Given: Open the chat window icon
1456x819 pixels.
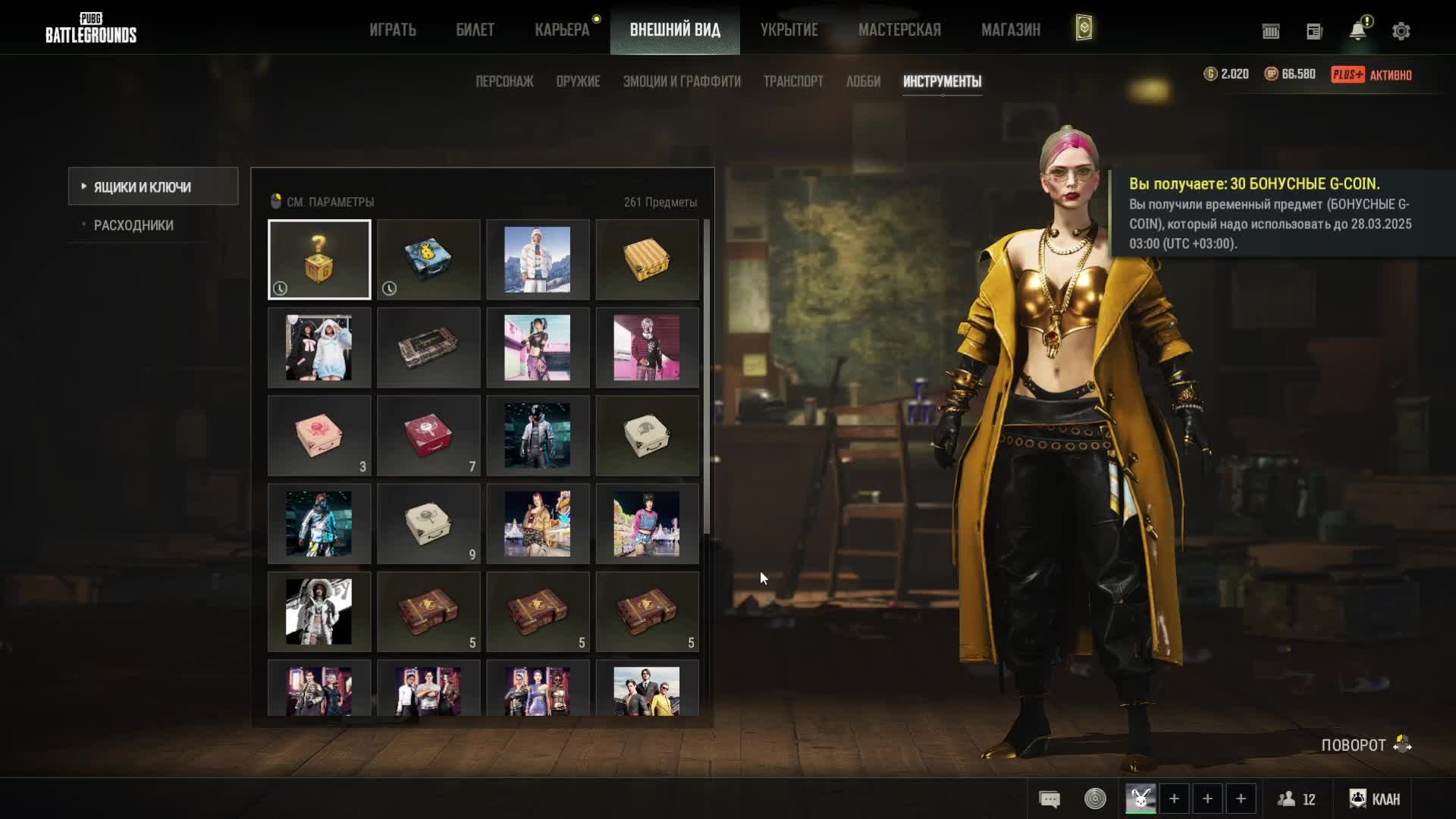Looking at the screenshot, I should (1050, 799).
